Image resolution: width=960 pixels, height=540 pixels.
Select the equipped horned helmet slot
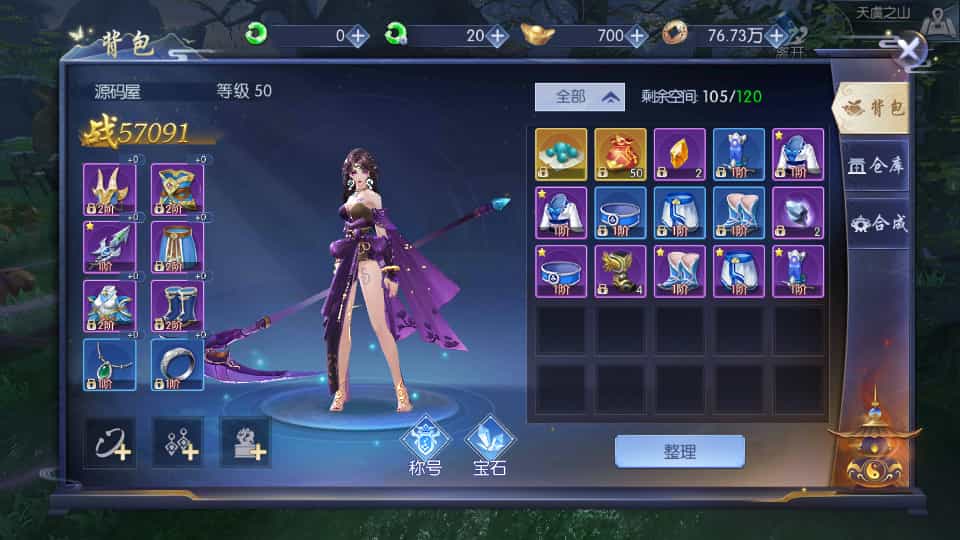click(109, 189)
